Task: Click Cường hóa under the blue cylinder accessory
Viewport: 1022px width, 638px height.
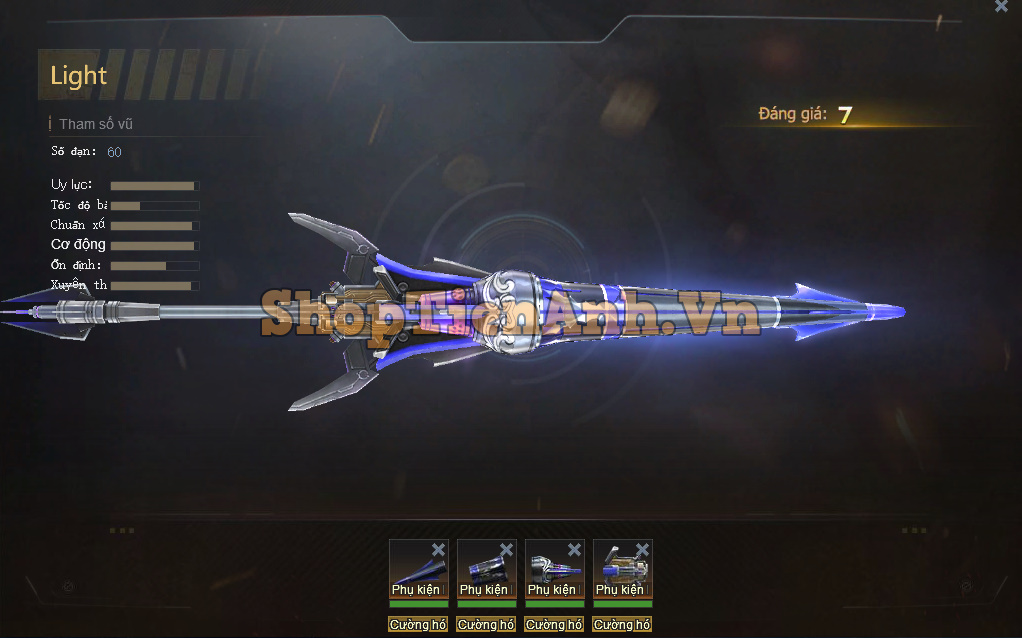Action: coord(486,625)
